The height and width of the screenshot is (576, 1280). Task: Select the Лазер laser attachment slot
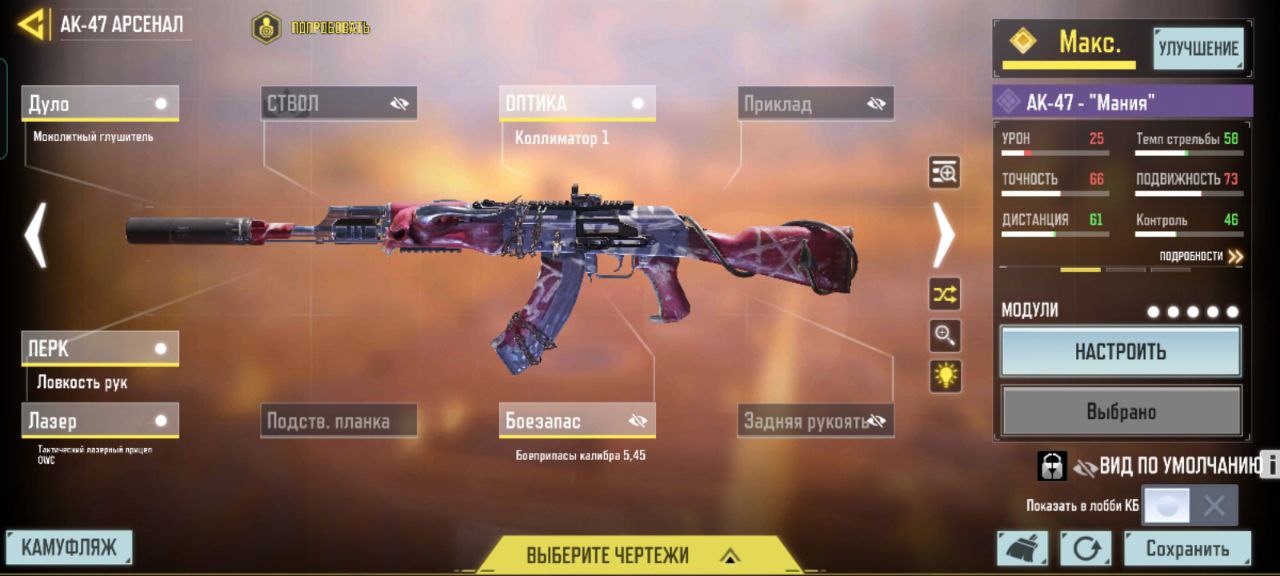[100, 421]
